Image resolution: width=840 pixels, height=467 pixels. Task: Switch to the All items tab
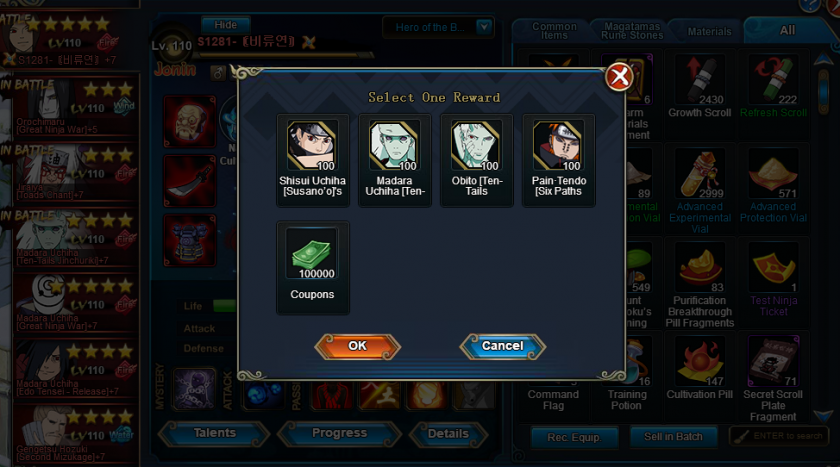click(787, 31)
